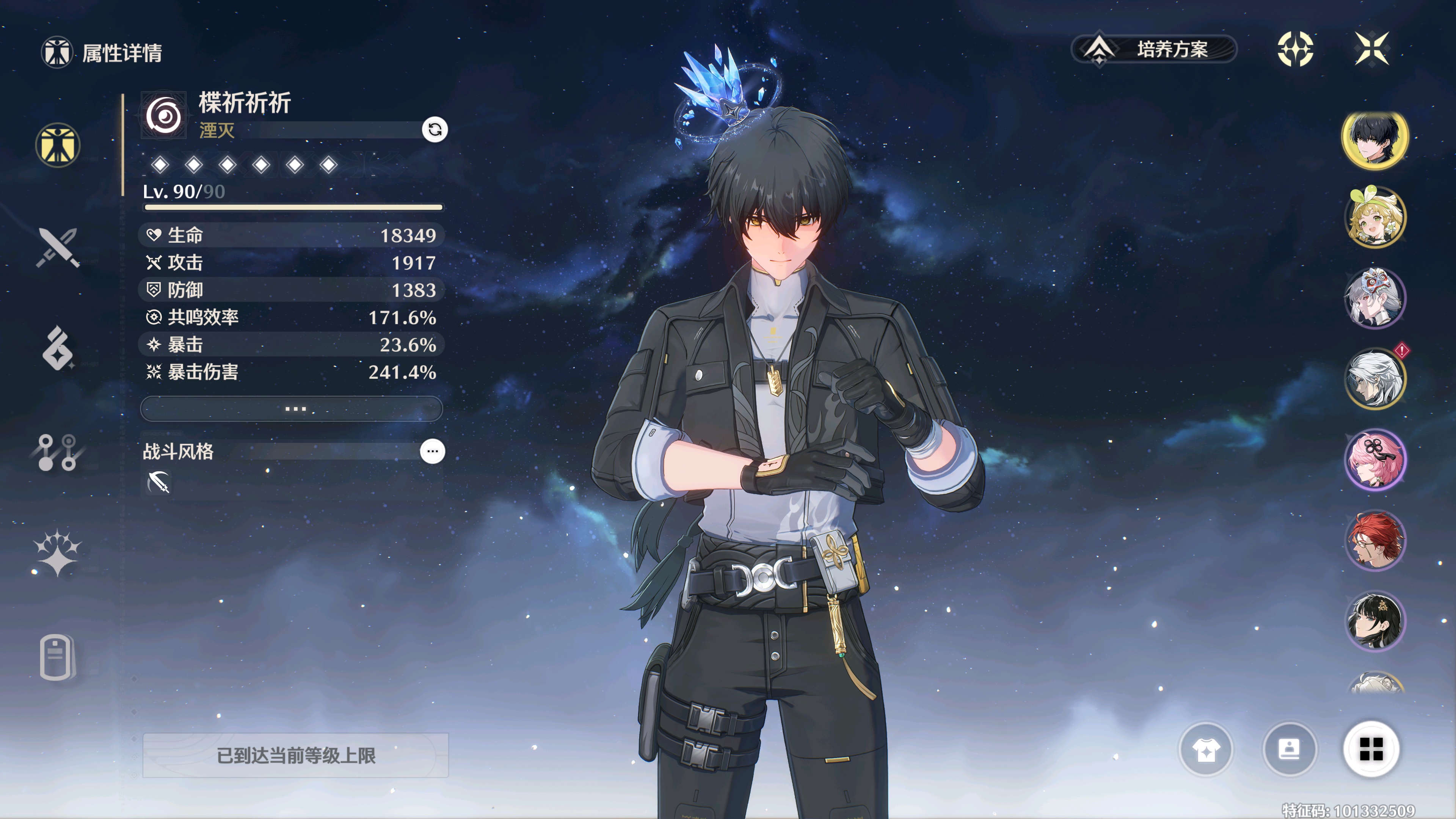
Task: Open the 培养方案 training plan
Action: [x=1153, y=49]
